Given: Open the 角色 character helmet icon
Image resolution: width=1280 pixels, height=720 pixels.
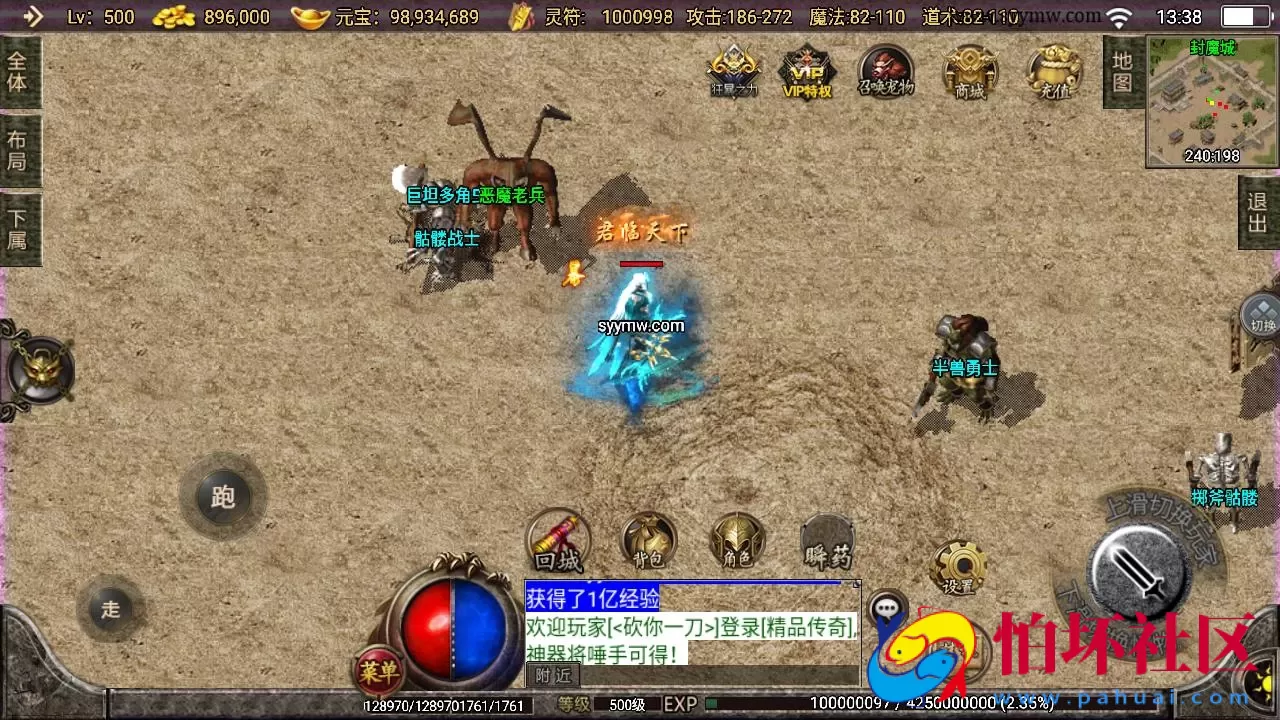Looking at the screenshot, I should pos(737,540).
